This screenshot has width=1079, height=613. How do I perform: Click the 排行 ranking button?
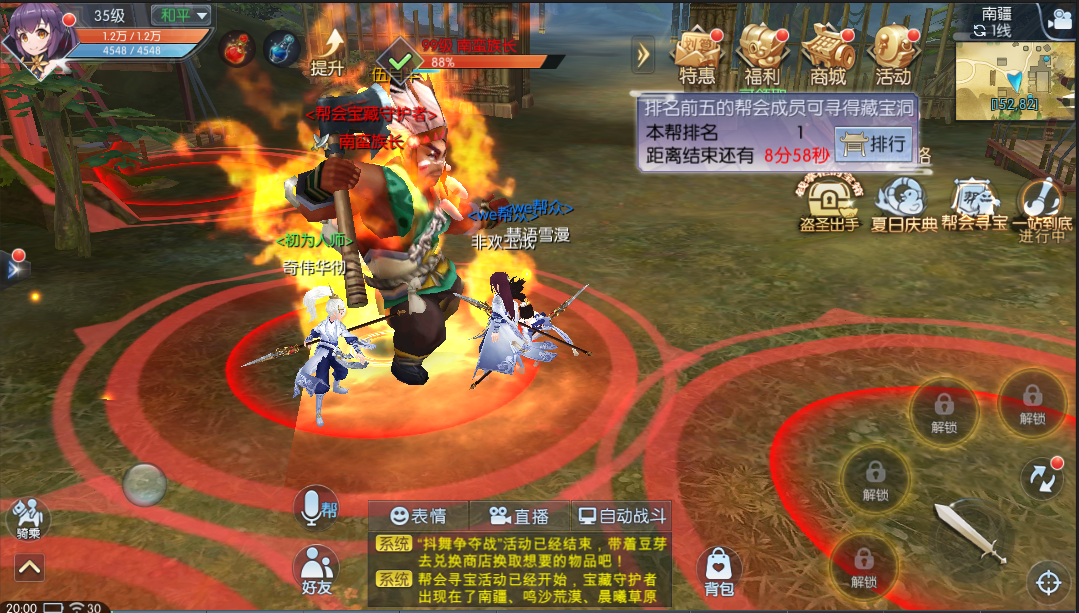873,144
